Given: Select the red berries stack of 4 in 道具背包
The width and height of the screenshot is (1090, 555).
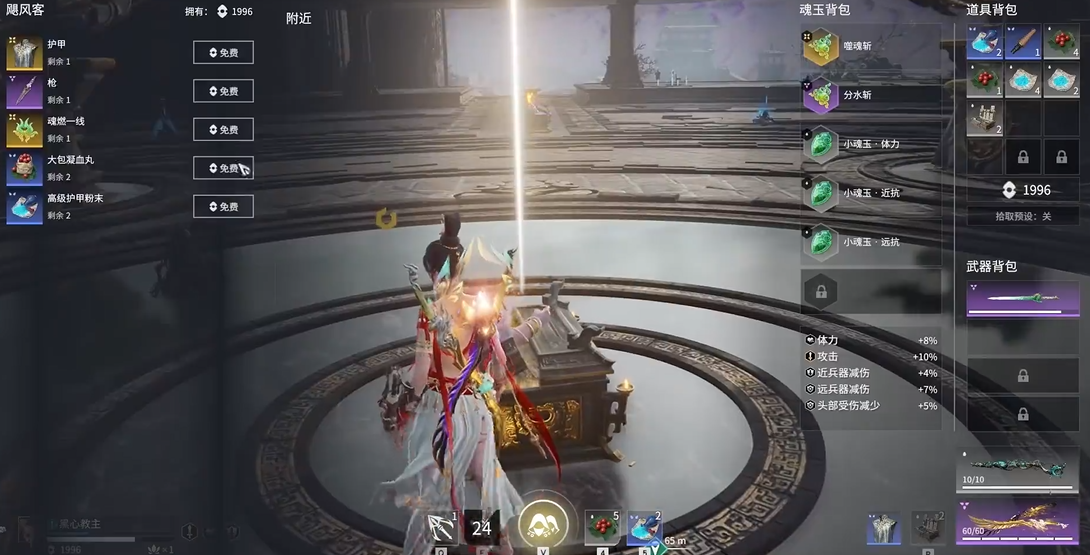Looking at the screenshot, I should click(x=1061, y=42).
